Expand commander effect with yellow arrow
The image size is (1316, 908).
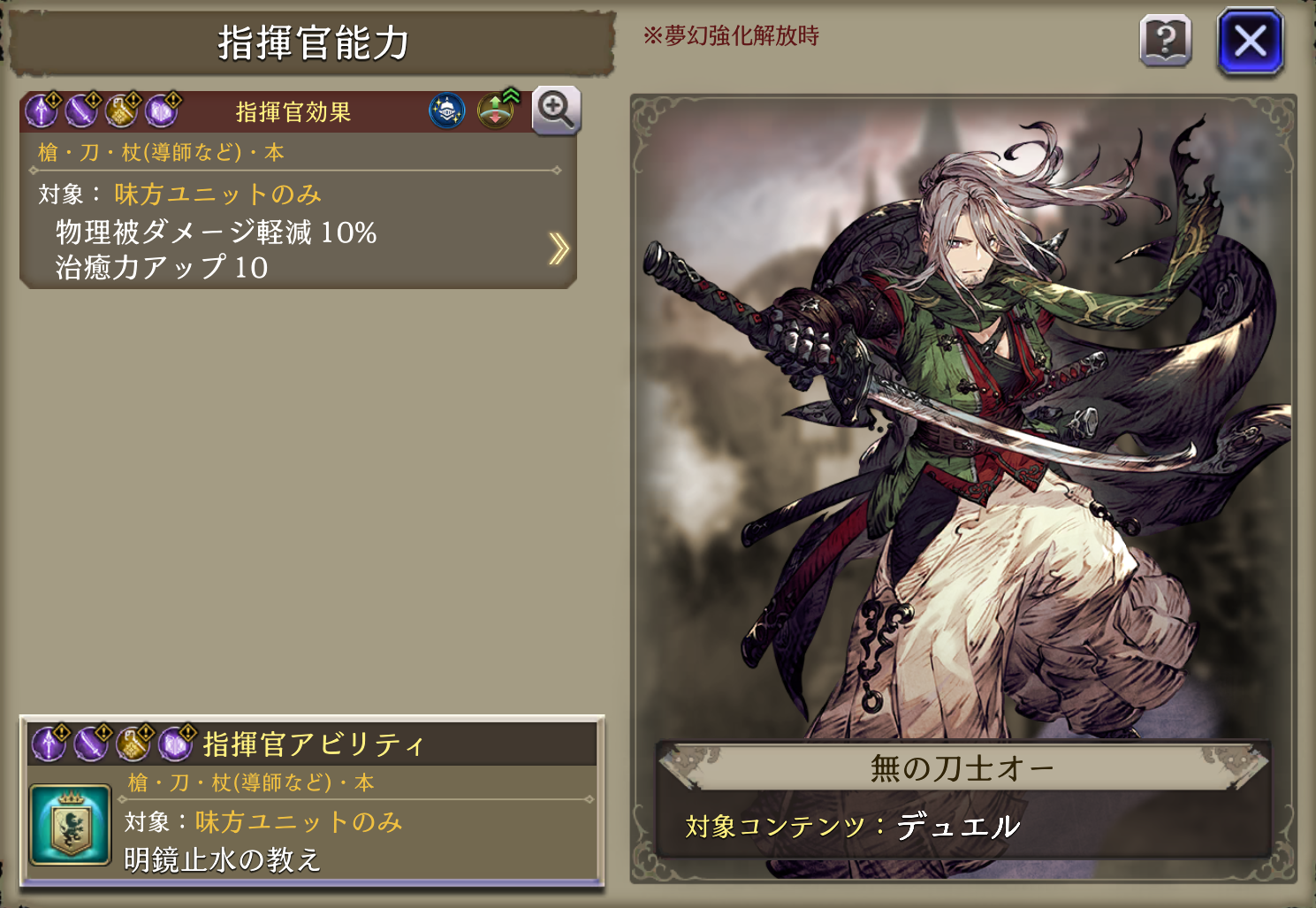click(x=558, y=249)
